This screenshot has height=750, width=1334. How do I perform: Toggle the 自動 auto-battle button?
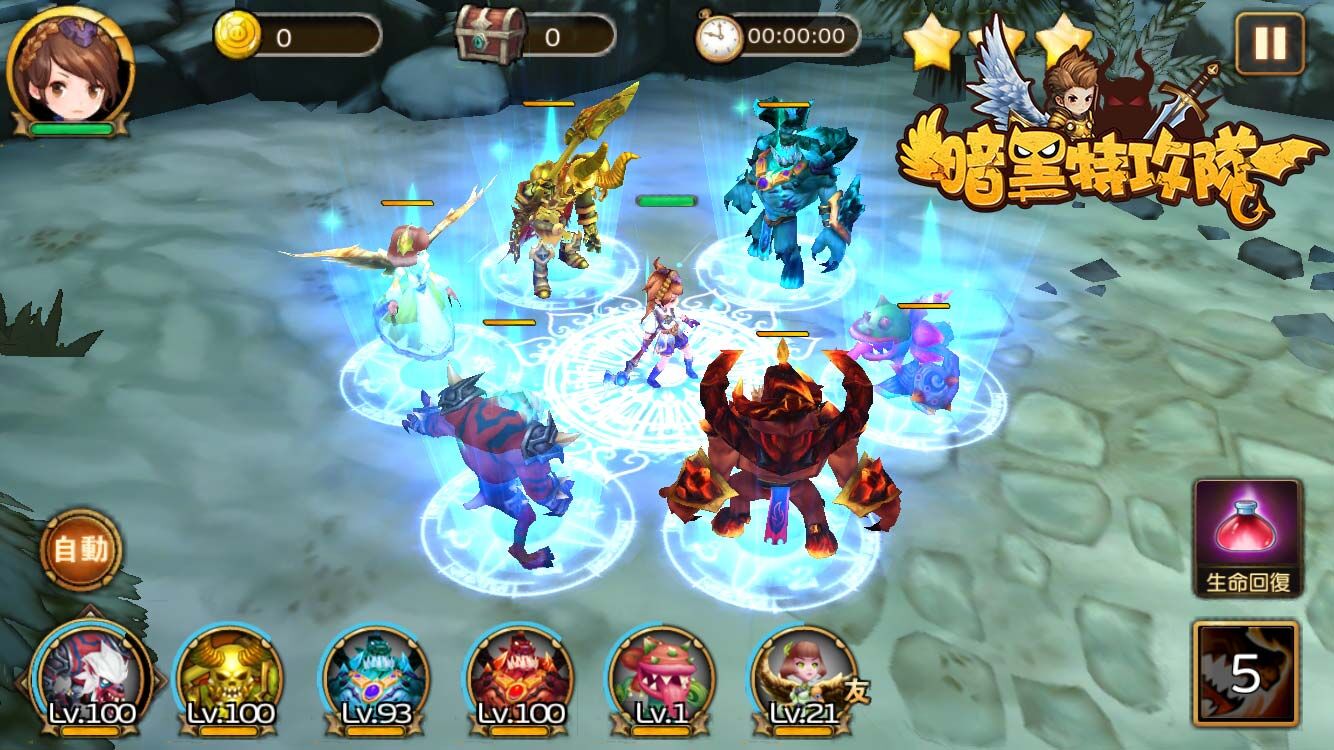[x=81, y=549]
